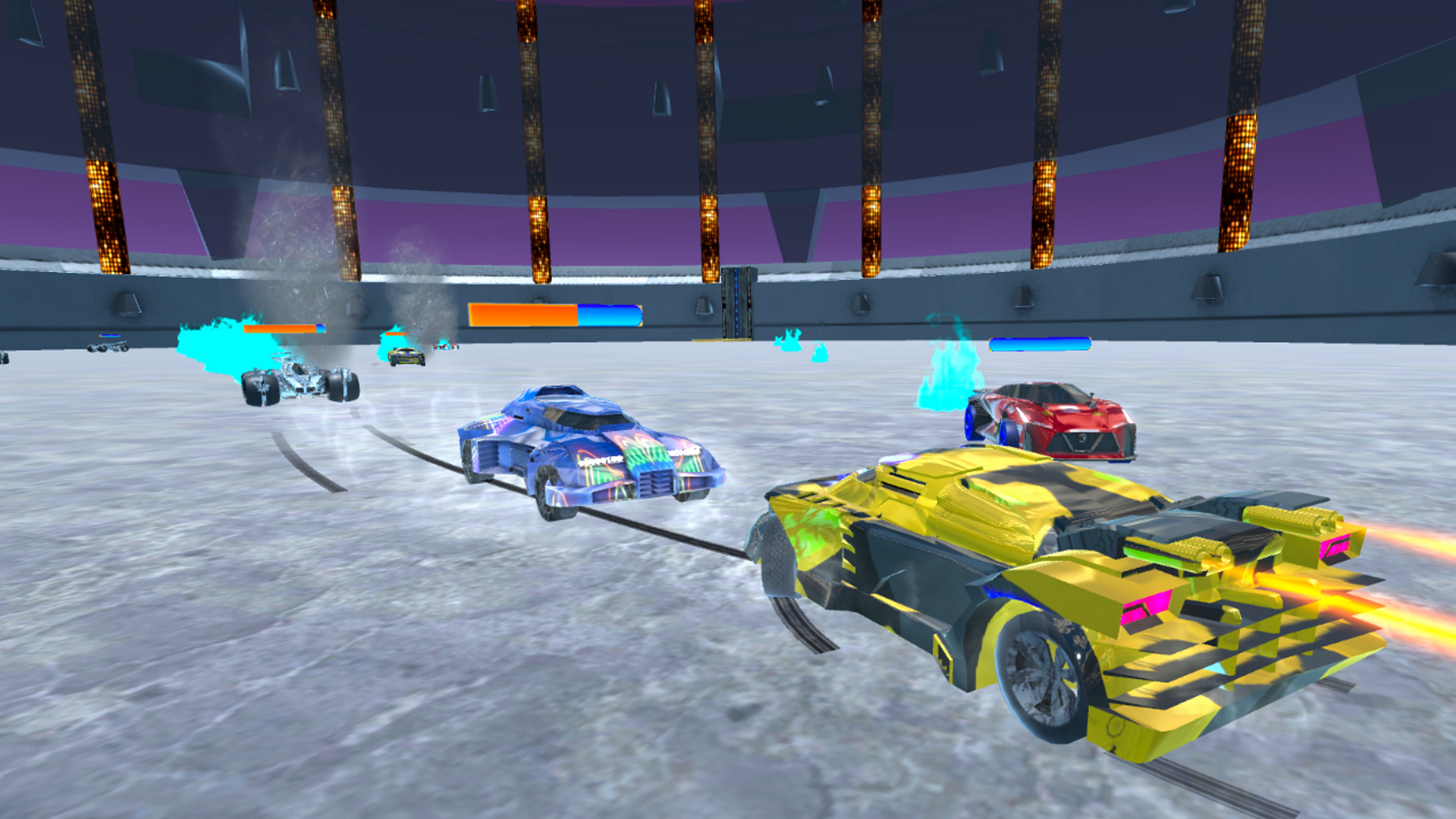Click the full blue health bar near the red car

pos(1039,343)
